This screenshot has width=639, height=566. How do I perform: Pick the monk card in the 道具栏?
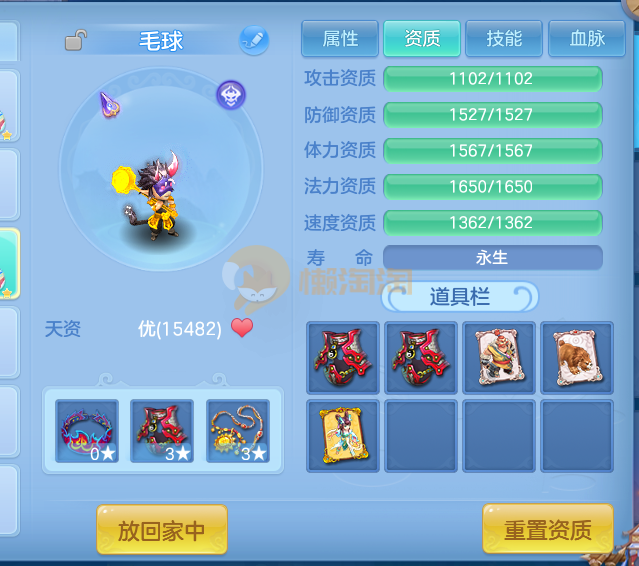(499, 357)
